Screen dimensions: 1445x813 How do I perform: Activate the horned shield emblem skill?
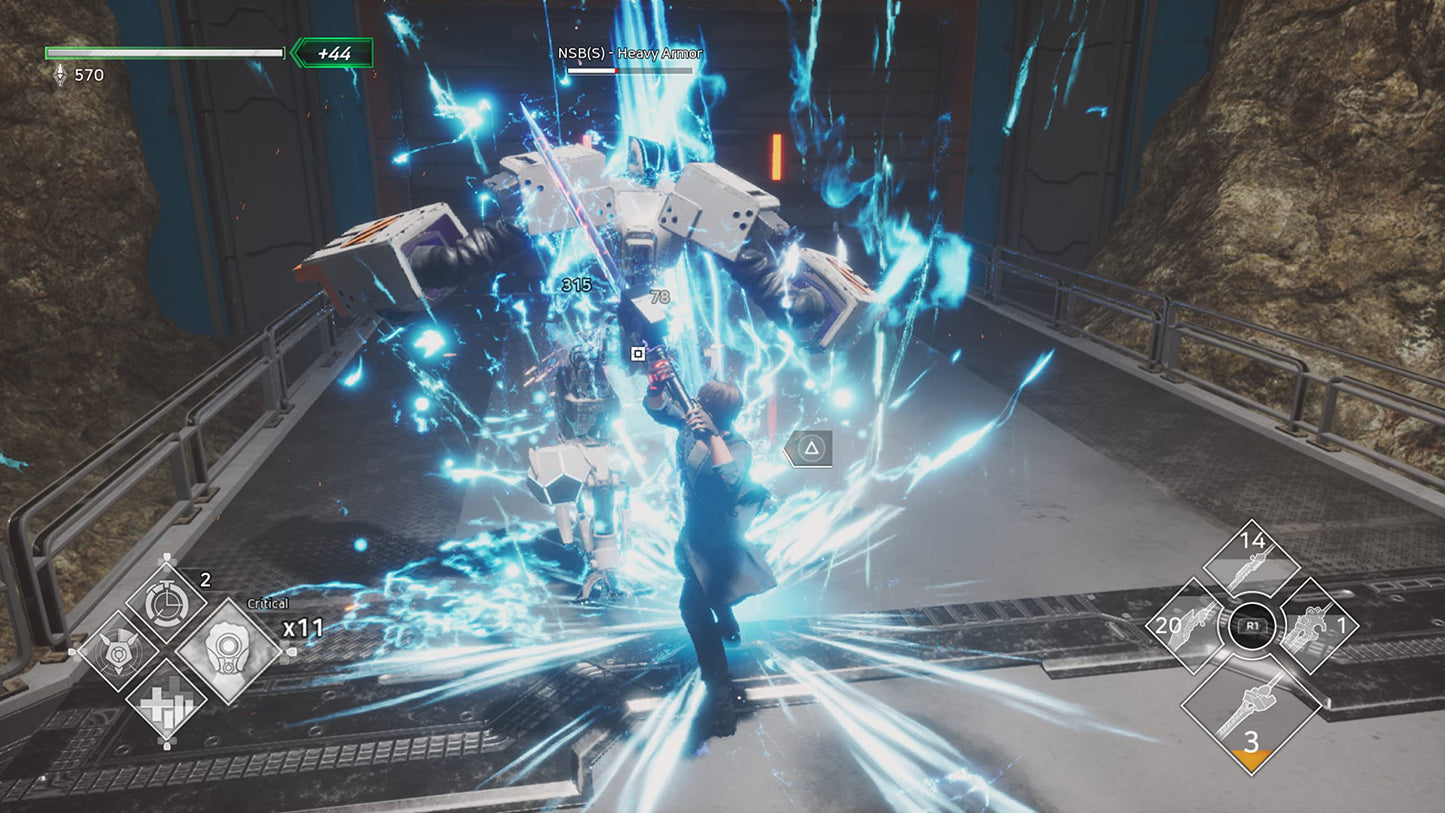click(x=119, y=651)
